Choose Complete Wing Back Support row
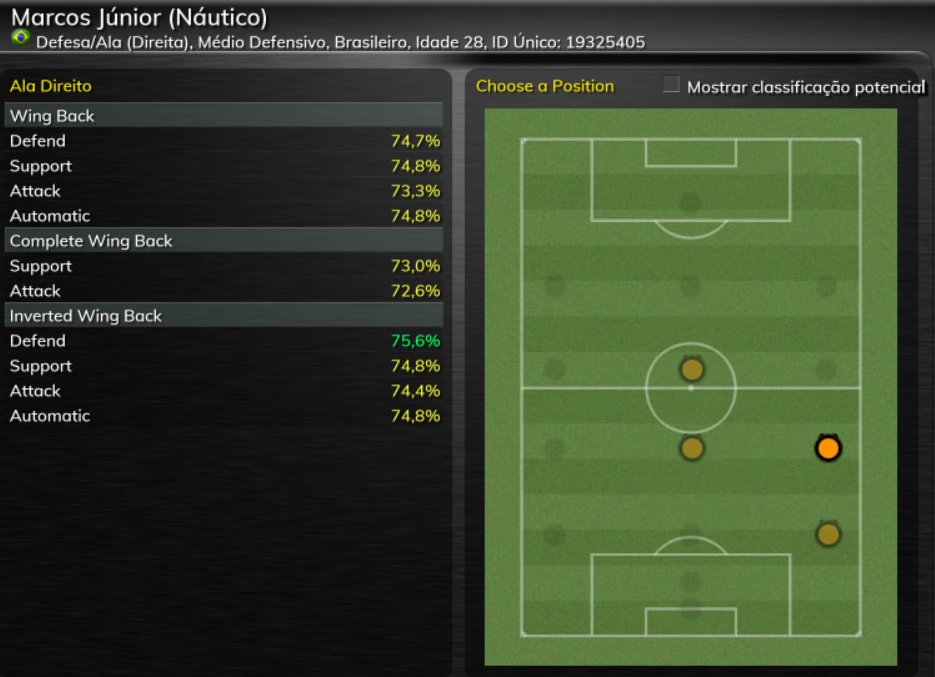935x677 pixels. 224,266
